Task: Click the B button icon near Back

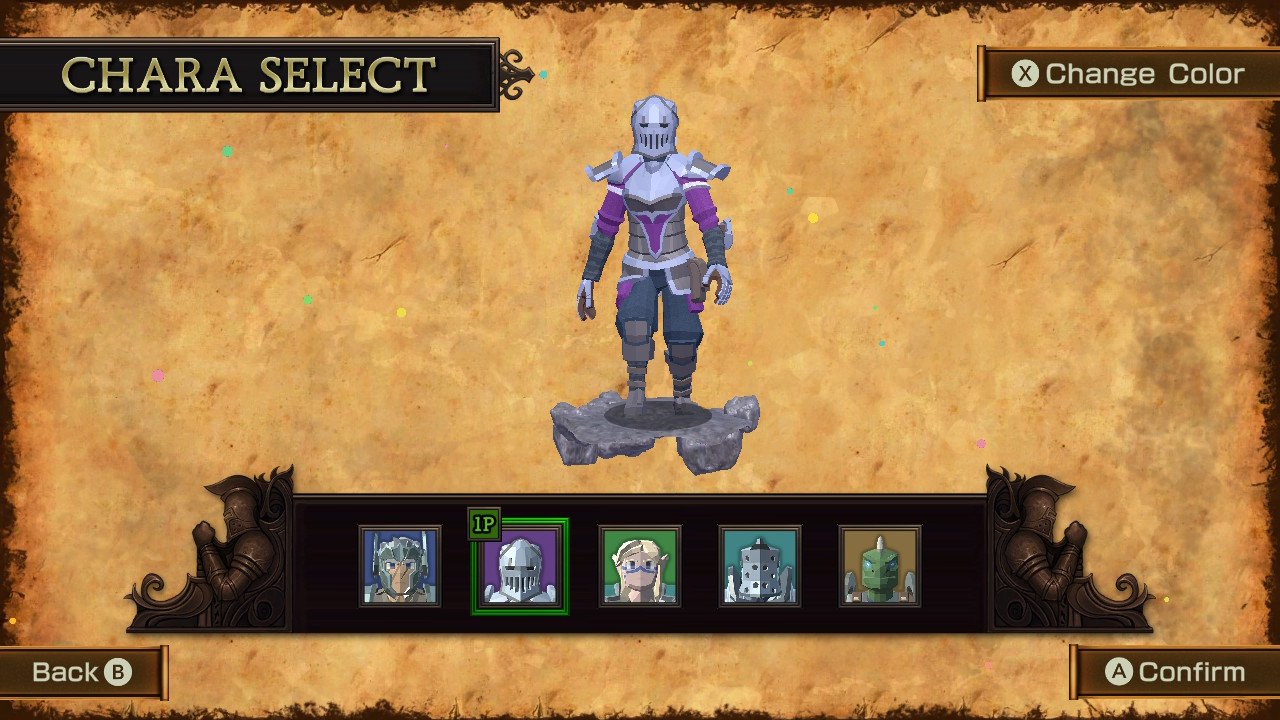Action: 120,672
